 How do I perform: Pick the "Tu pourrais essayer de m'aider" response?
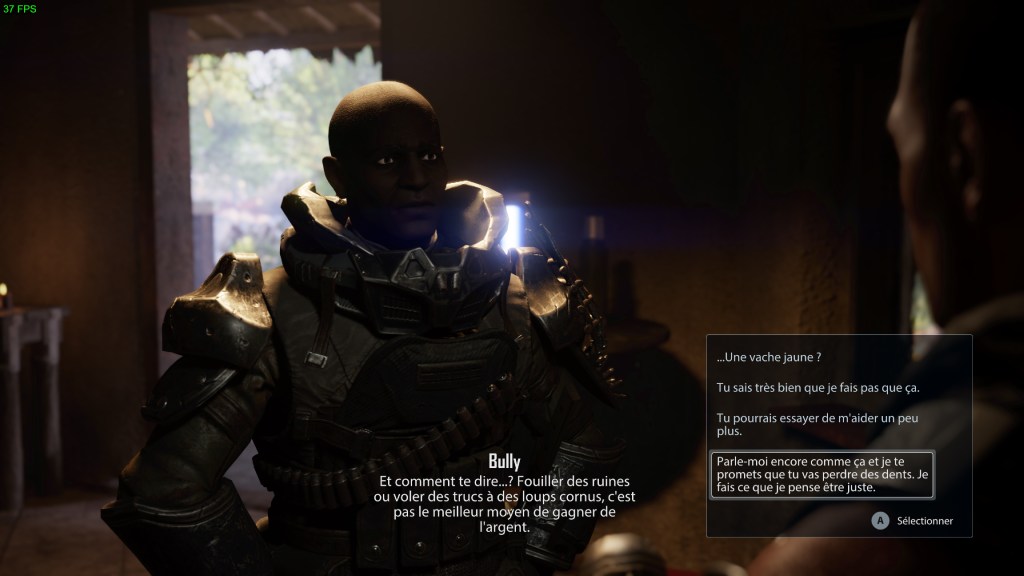pyautogui.click(x=818, y=424)
